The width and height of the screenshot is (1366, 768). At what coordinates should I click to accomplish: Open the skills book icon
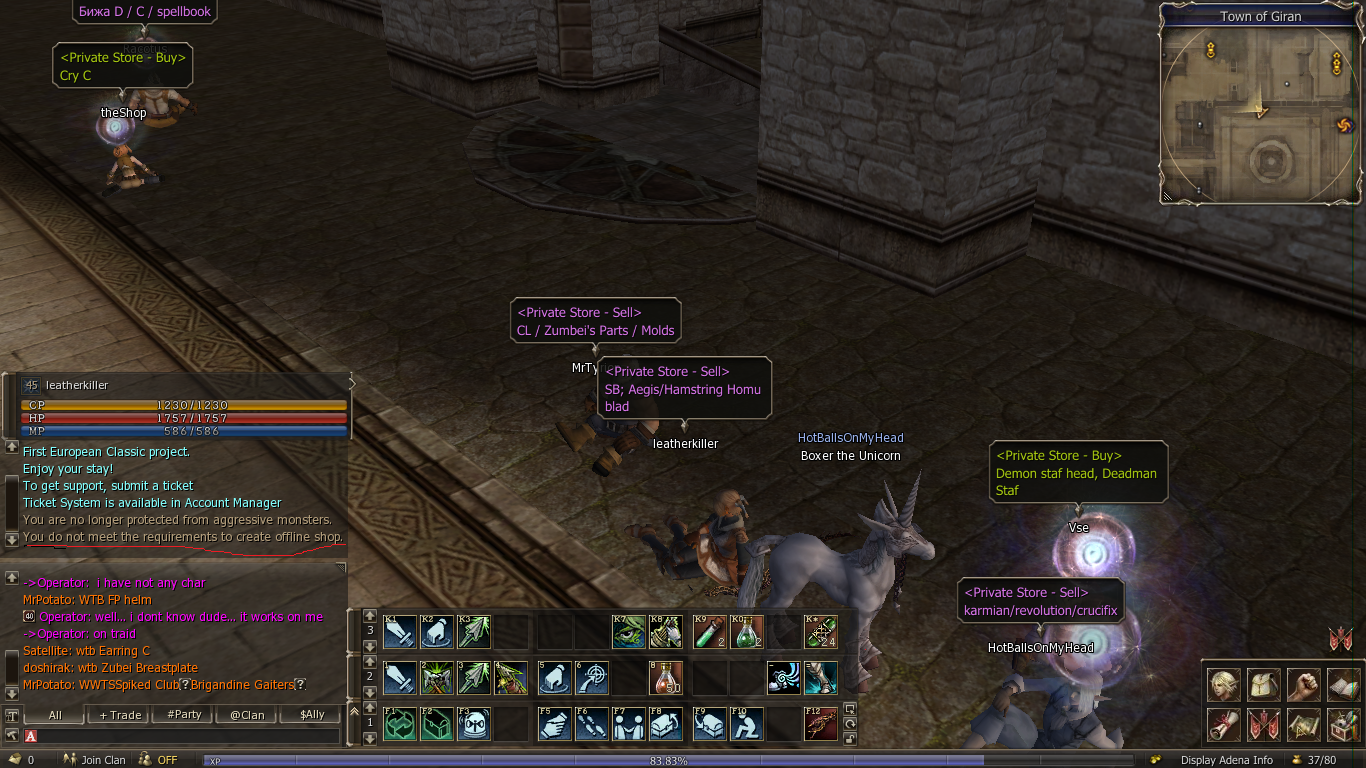(1344, 685)
